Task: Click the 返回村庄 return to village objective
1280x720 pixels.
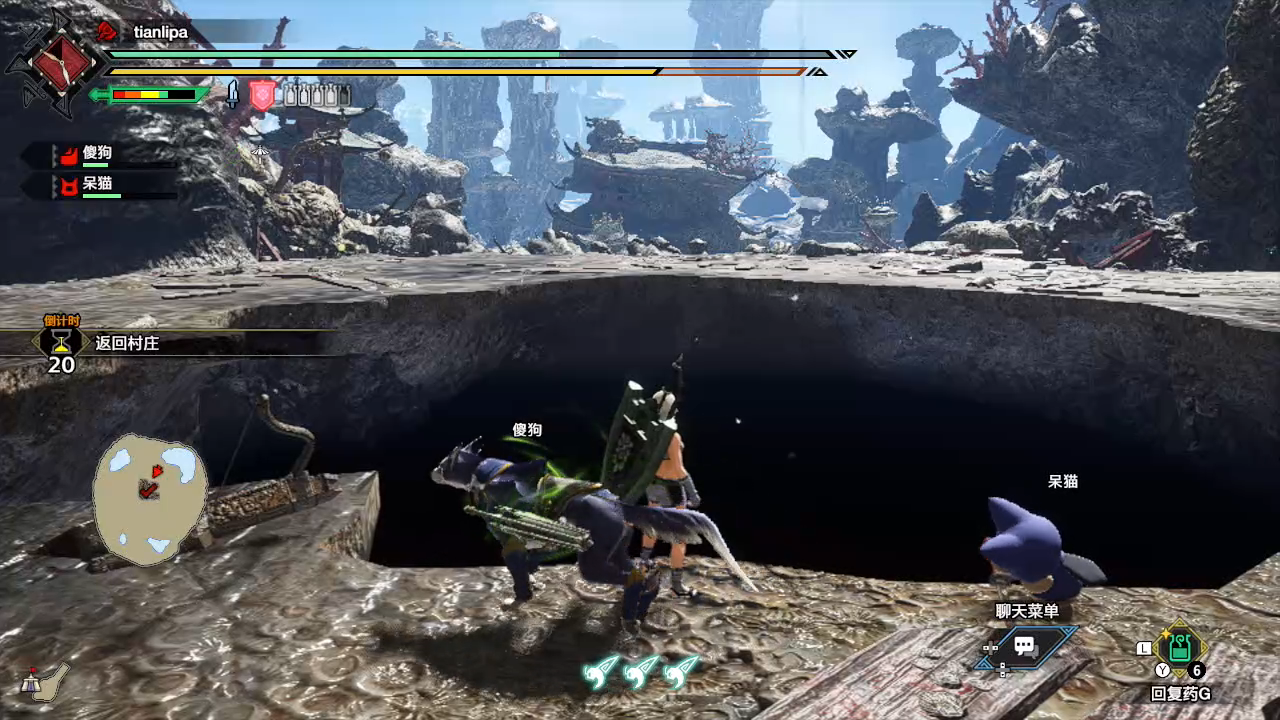Action: (127, 343)
